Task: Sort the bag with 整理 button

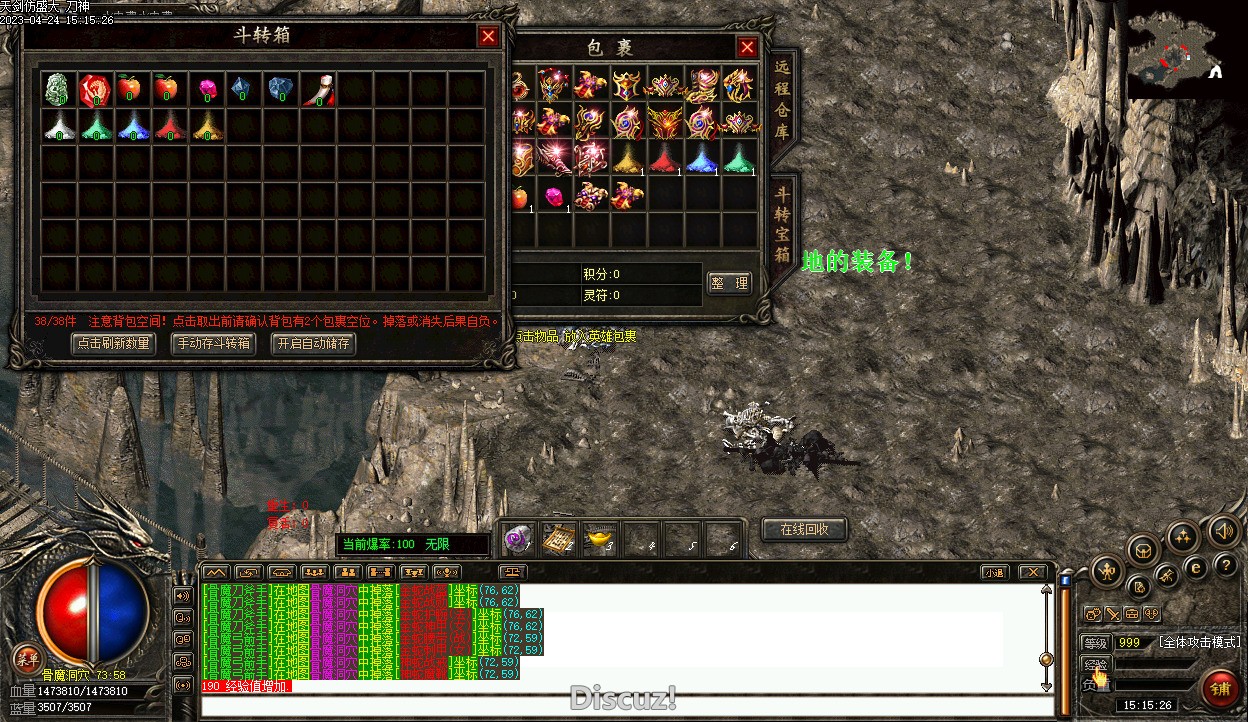Action: click(x=729, y=283)
